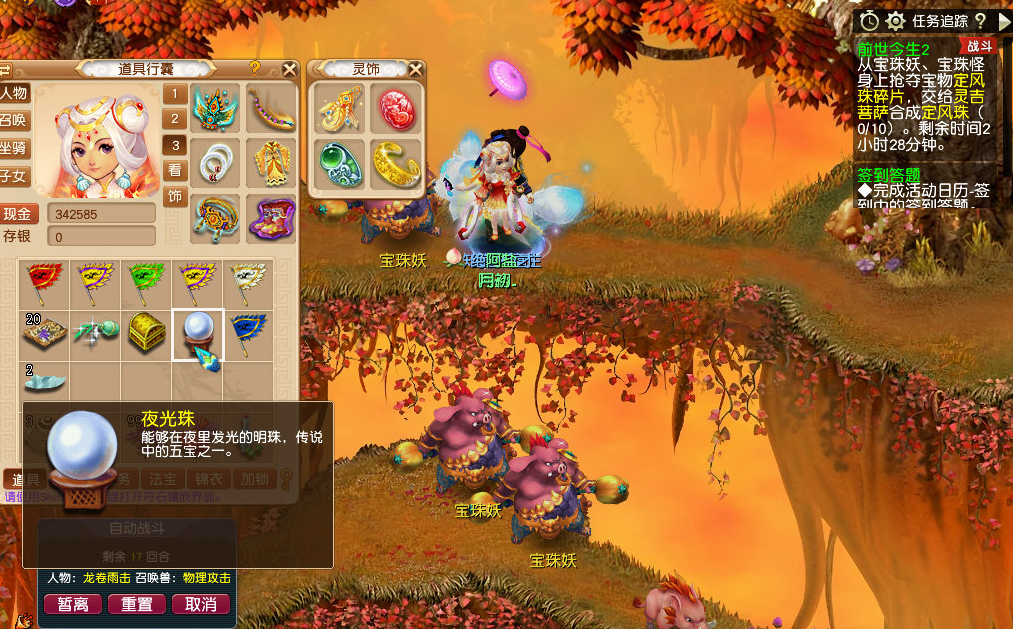Click the 暂离 leave button
This screenshot has height=629, width=1013.
coord(73,605)
